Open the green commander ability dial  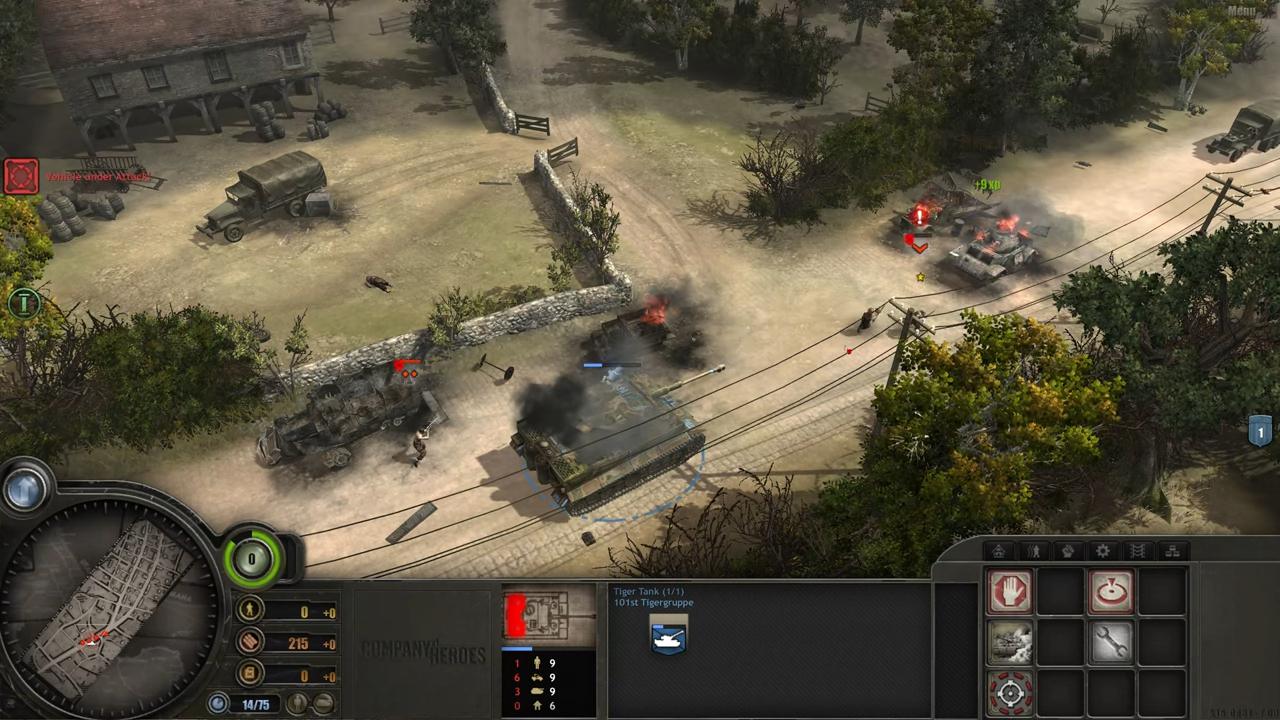252,558
